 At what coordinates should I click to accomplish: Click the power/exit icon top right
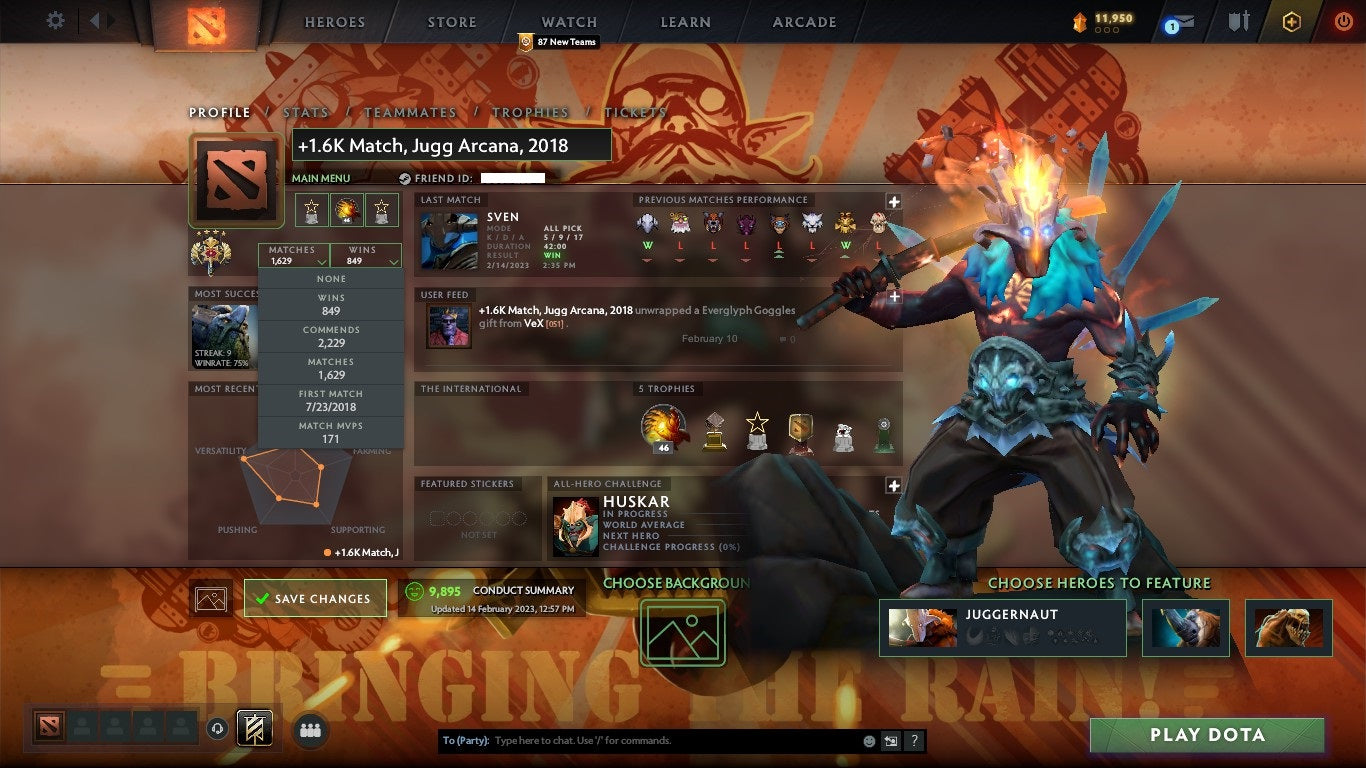click(1345, 21)
